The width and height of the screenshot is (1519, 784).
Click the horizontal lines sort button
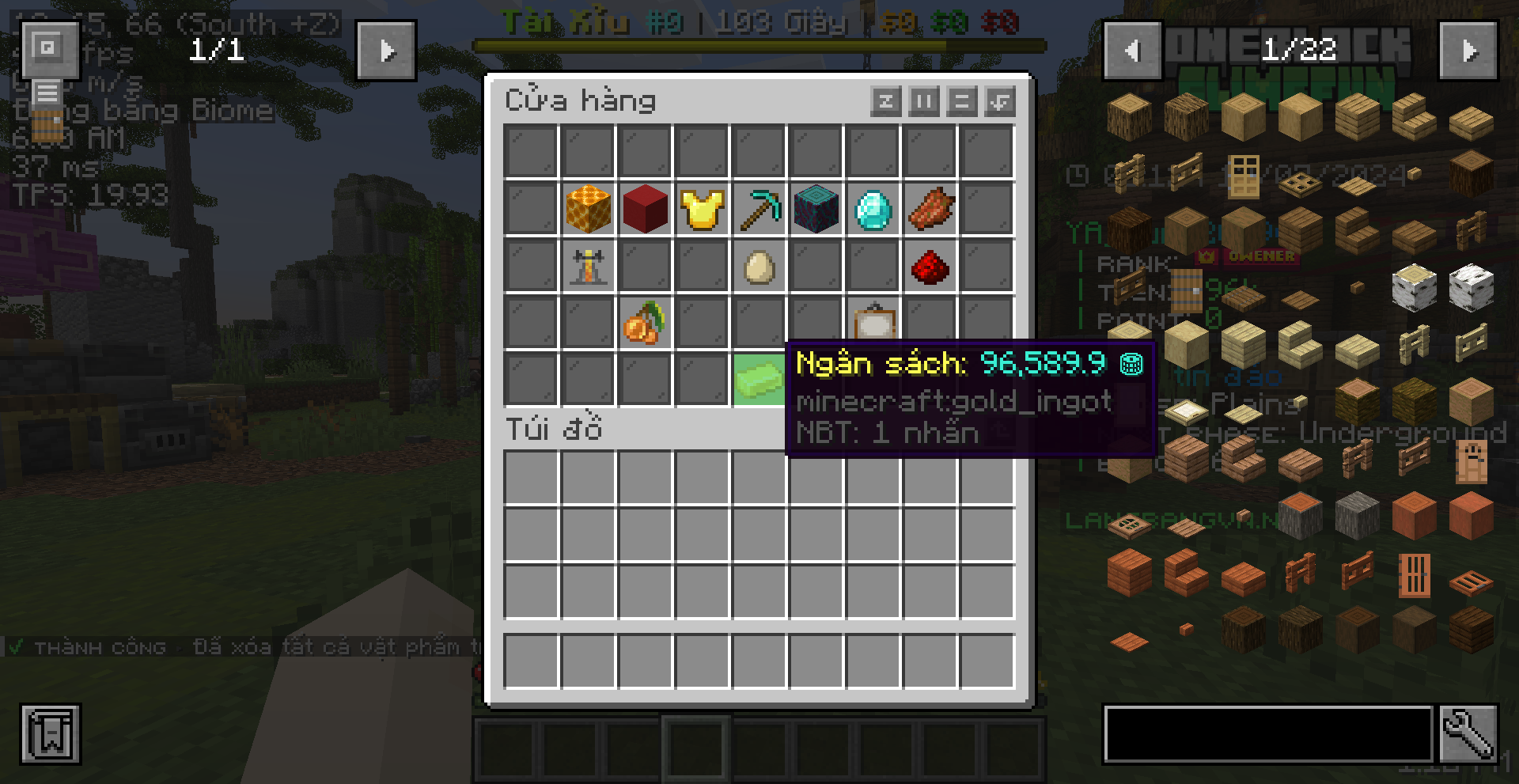point(961,102)
